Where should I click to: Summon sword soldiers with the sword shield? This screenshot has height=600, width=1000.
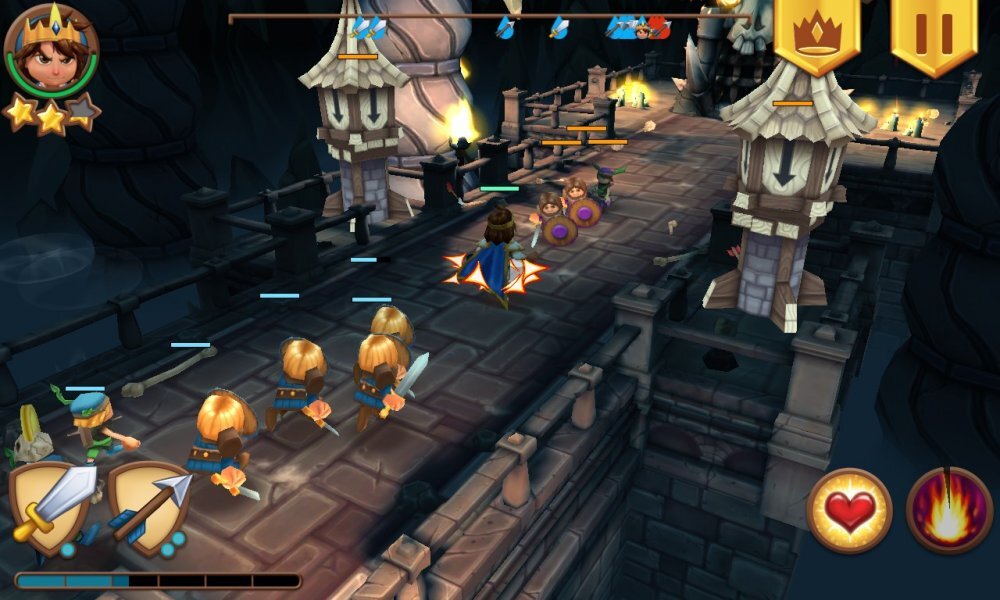pos(53,506)
